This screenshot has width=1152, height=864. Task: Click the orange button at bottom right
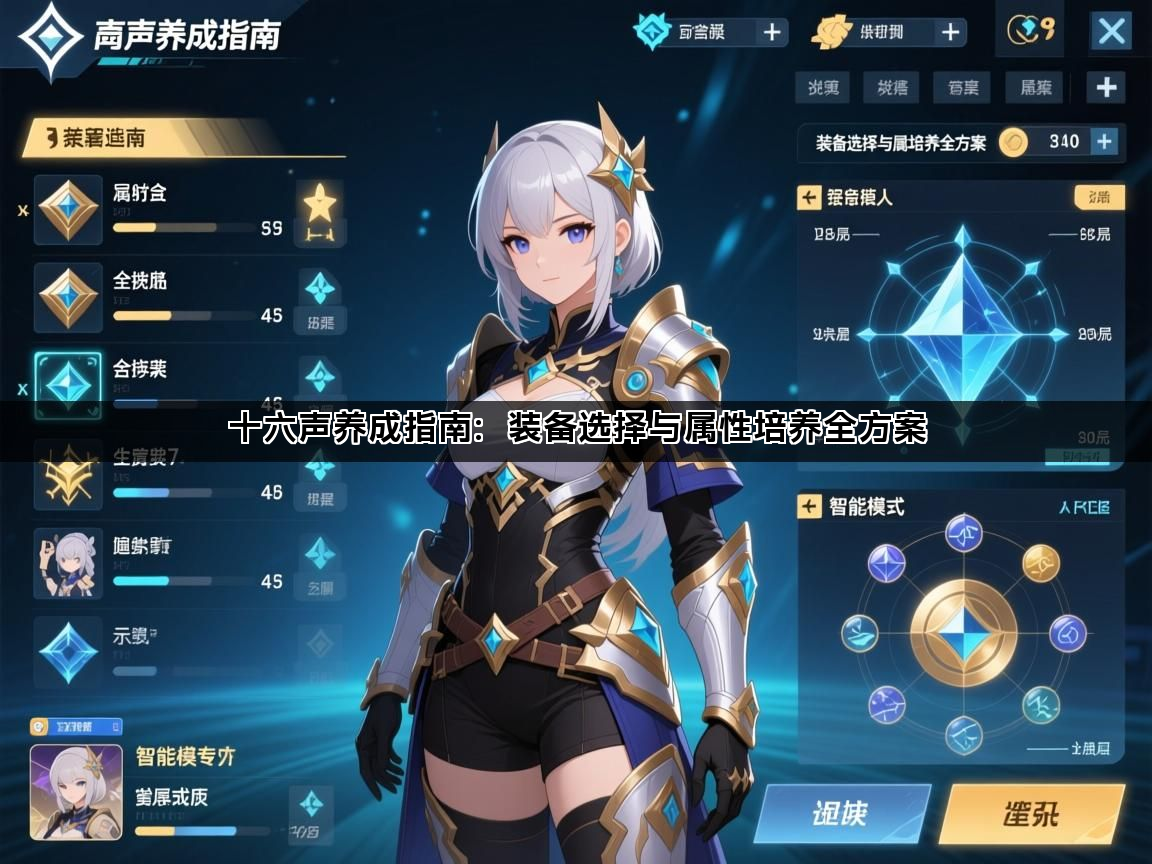point(1031,814)
